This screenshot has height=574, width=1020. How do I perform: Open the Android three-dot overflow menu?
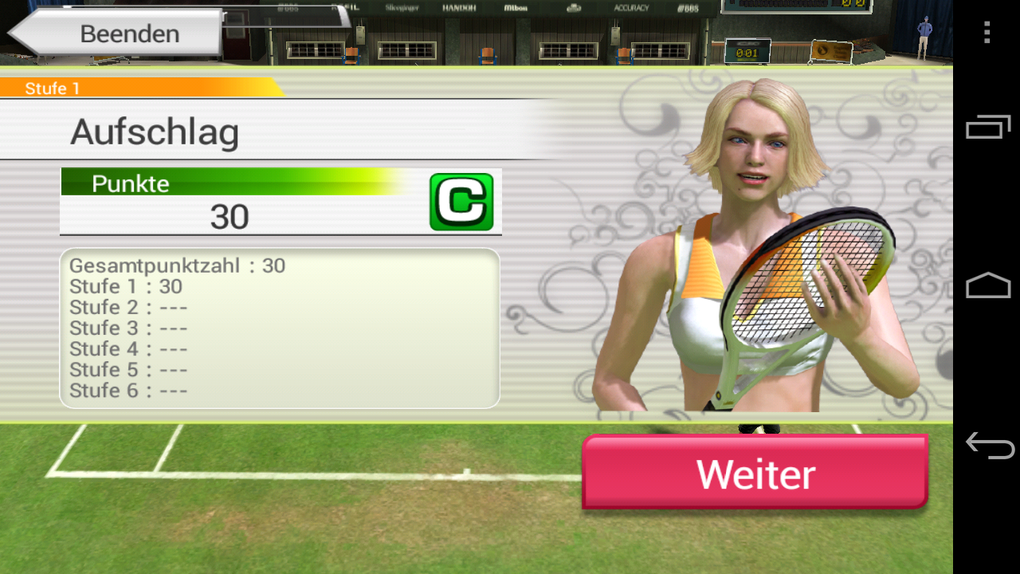pyautogui.click(x=987, y=32)
